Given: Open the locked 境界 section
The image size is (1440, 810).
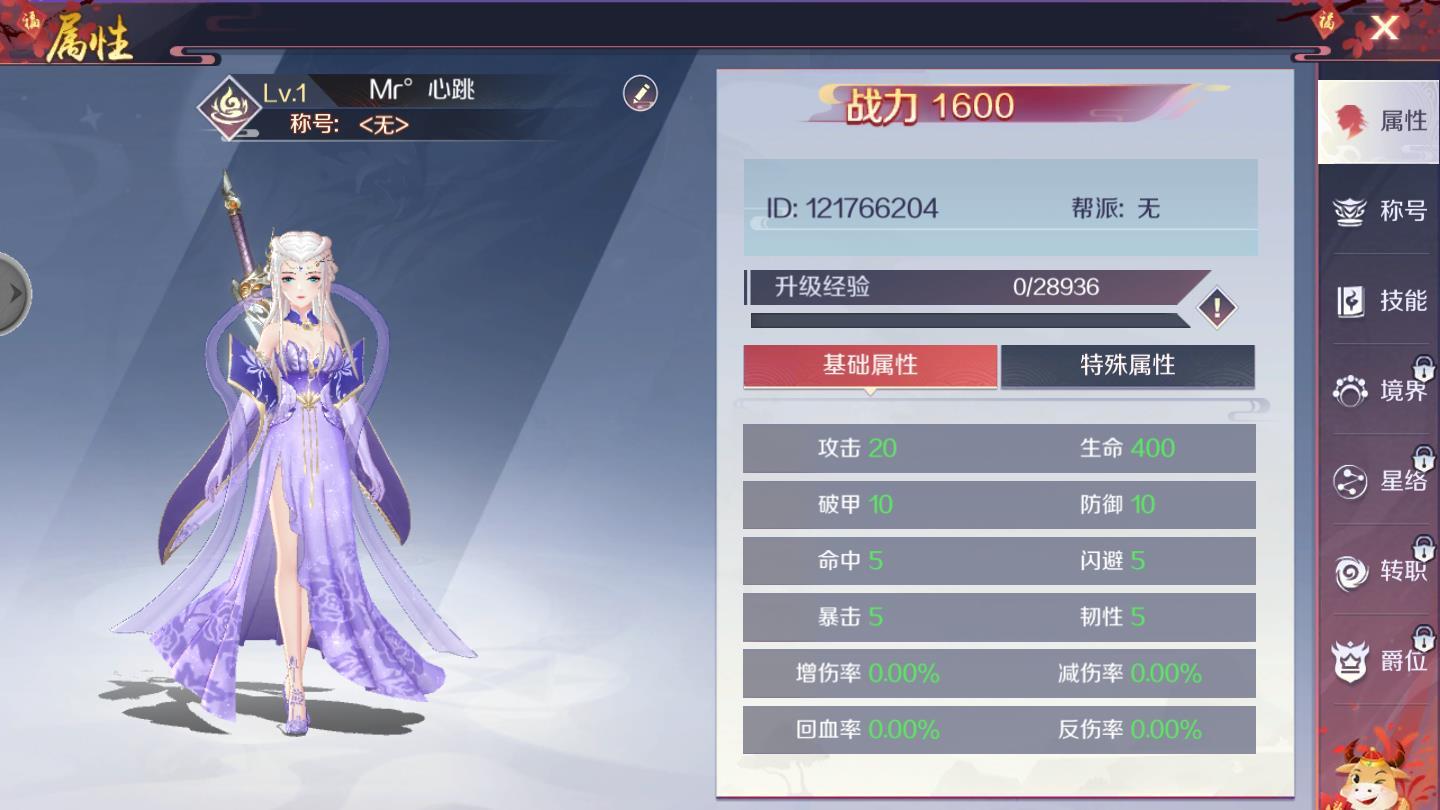Looking at the screenshot, I should point(1378,390).
